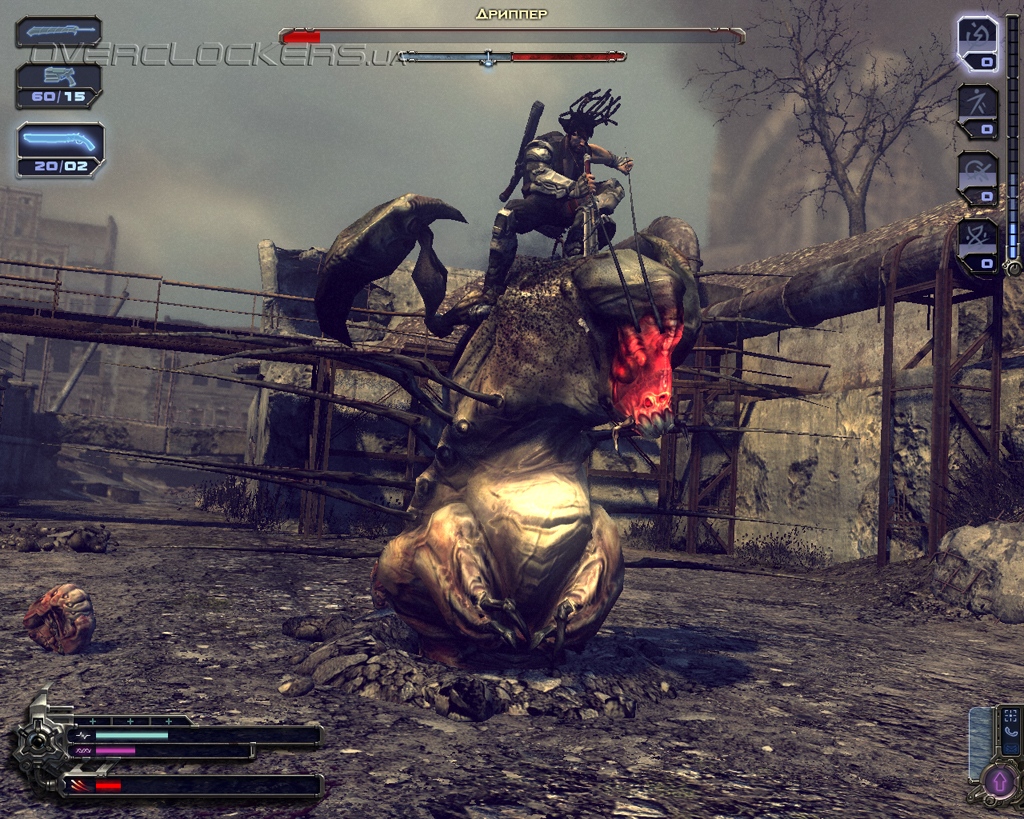Select the bottom crossed-out ability icon
1024x819 pixels.
coord(977,246)
